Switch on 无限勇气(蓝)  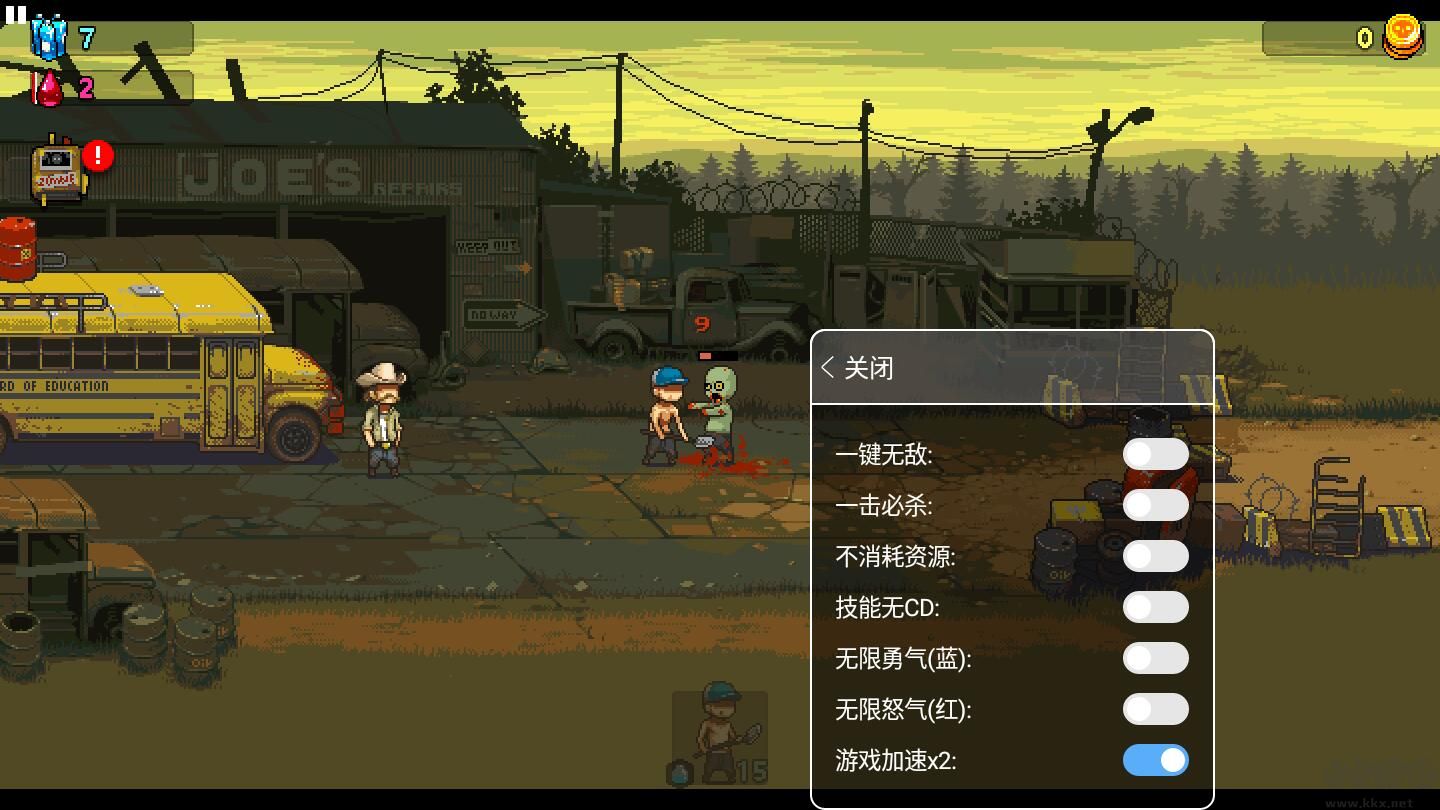point(1155,658)
